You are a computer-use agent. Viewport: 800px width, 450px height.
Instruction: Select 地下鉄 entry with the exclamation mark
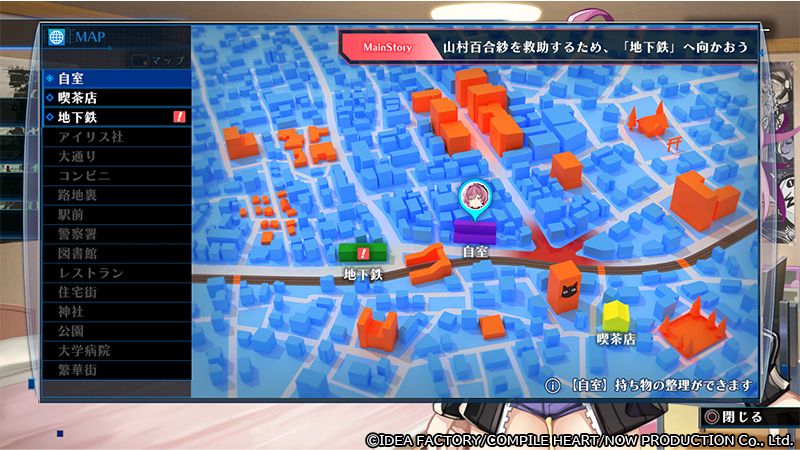pyautogui.click(x=115, y=117)
